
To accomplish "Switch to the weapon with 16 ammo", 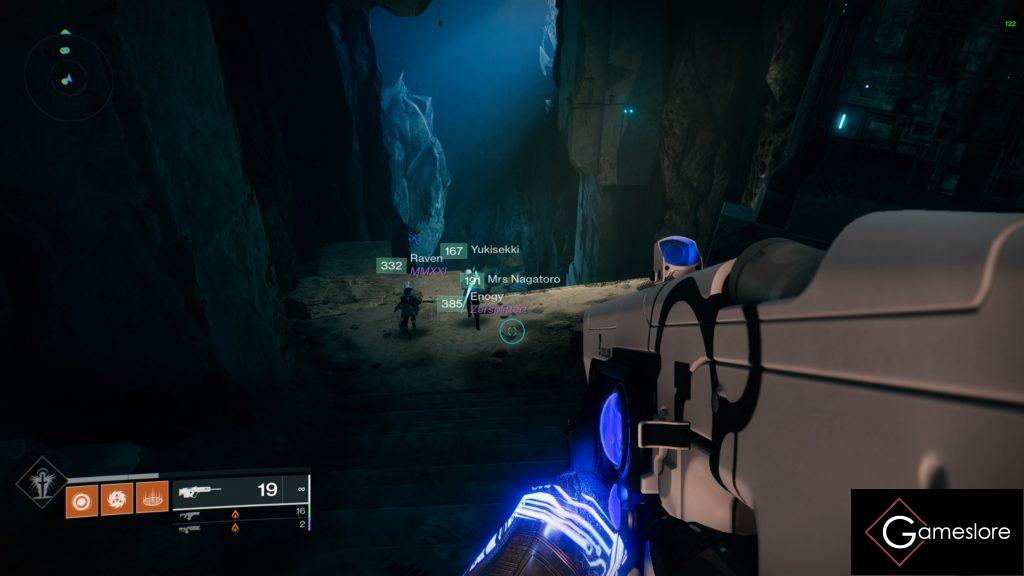I will (x=240, y=512).
